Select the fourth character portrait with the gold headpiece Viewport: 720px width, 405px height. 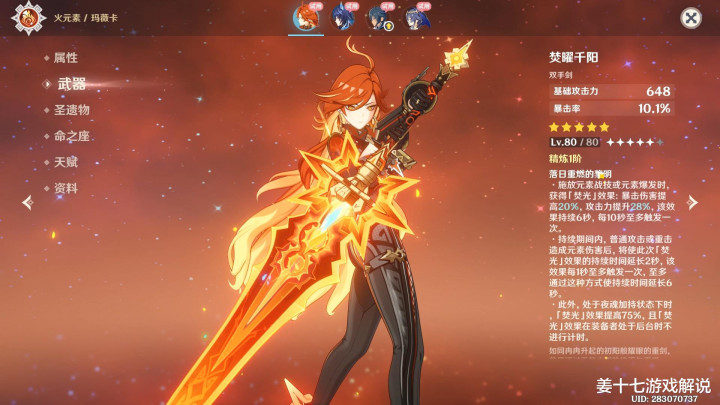click(415, 17)
